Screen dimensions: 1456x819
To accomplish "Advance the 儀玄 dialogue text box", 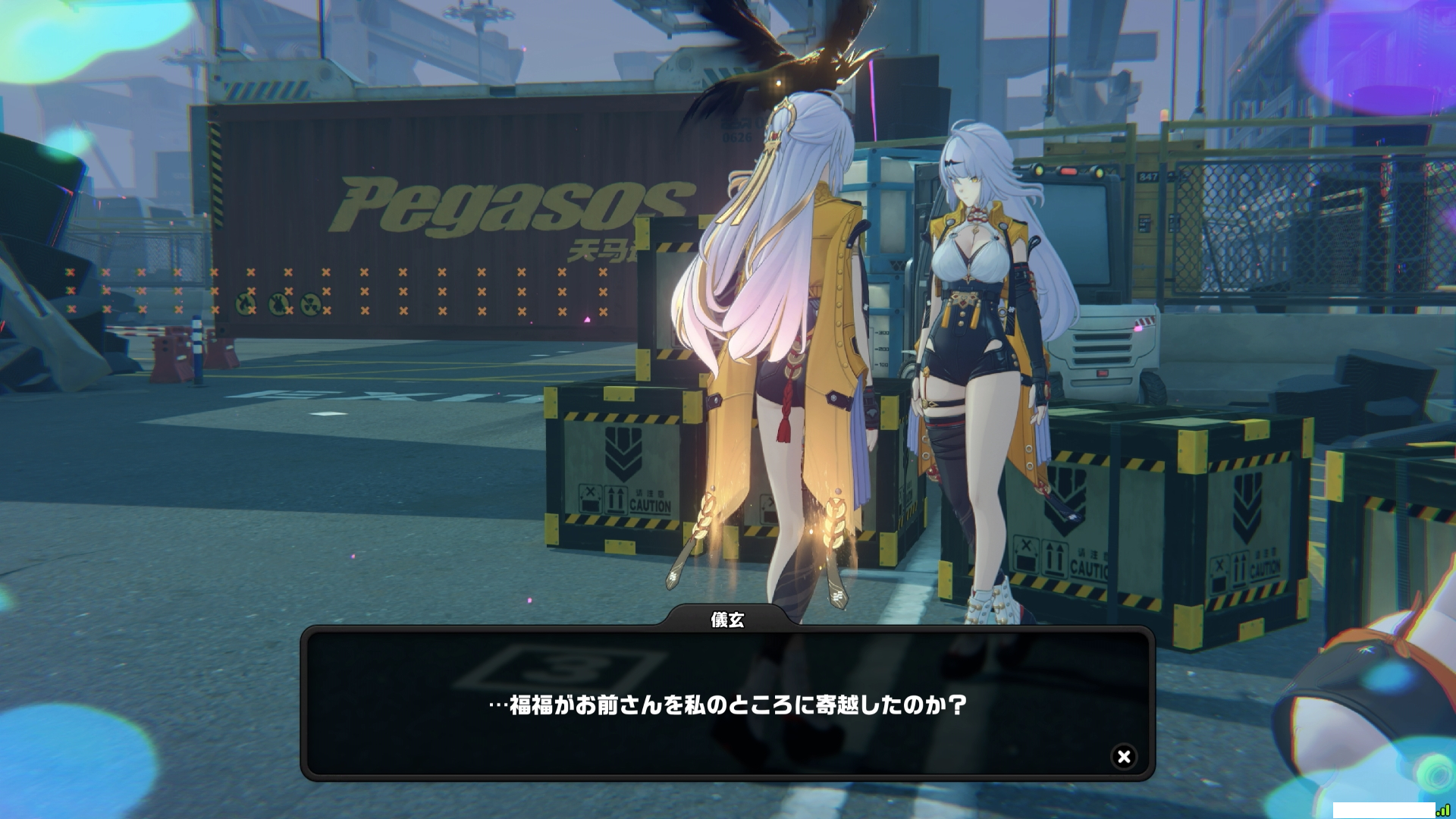I will [726, 705].
